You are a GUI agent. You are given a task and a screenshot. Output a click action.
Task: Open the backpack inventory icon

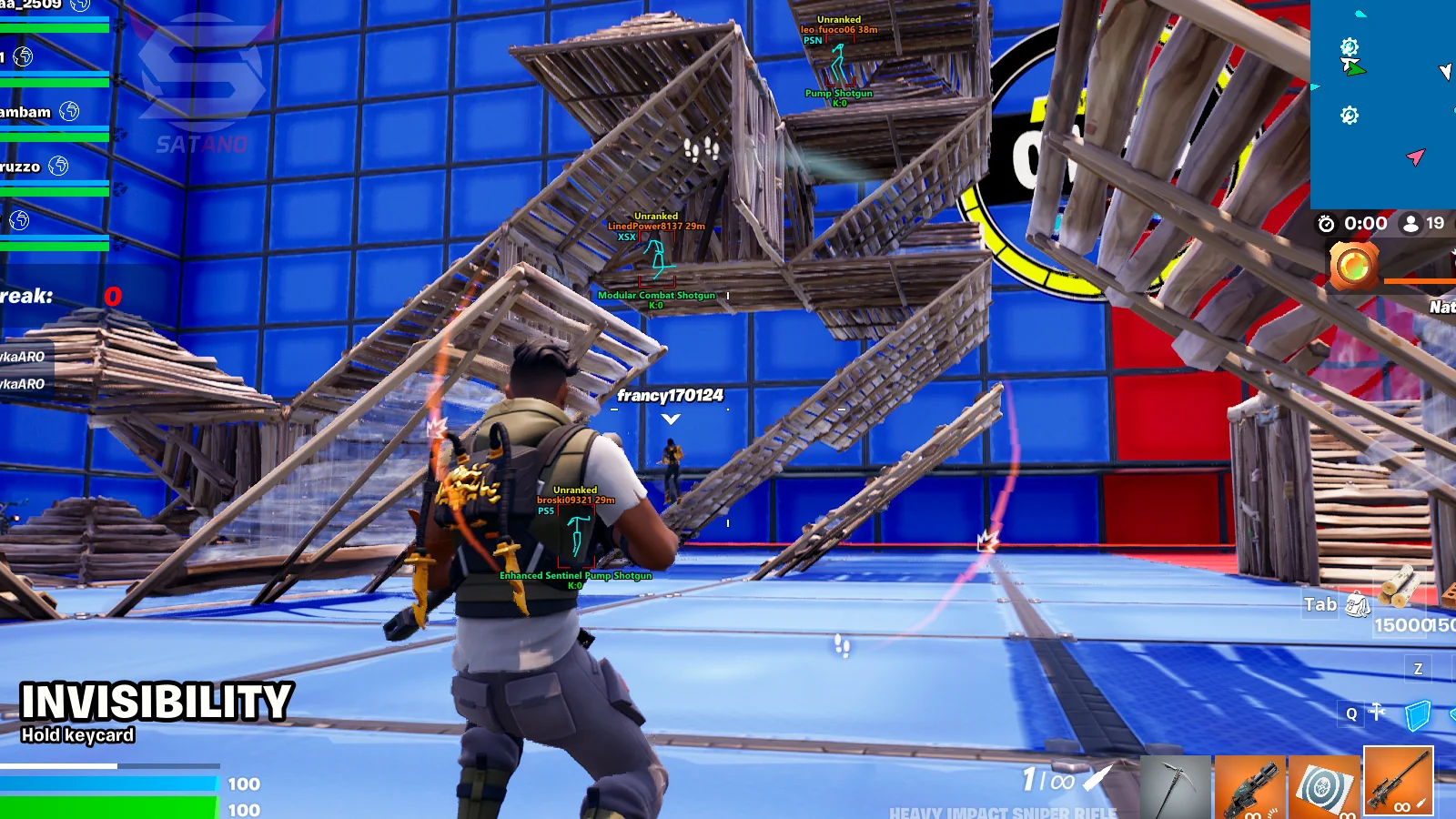tap(1358, 603)
